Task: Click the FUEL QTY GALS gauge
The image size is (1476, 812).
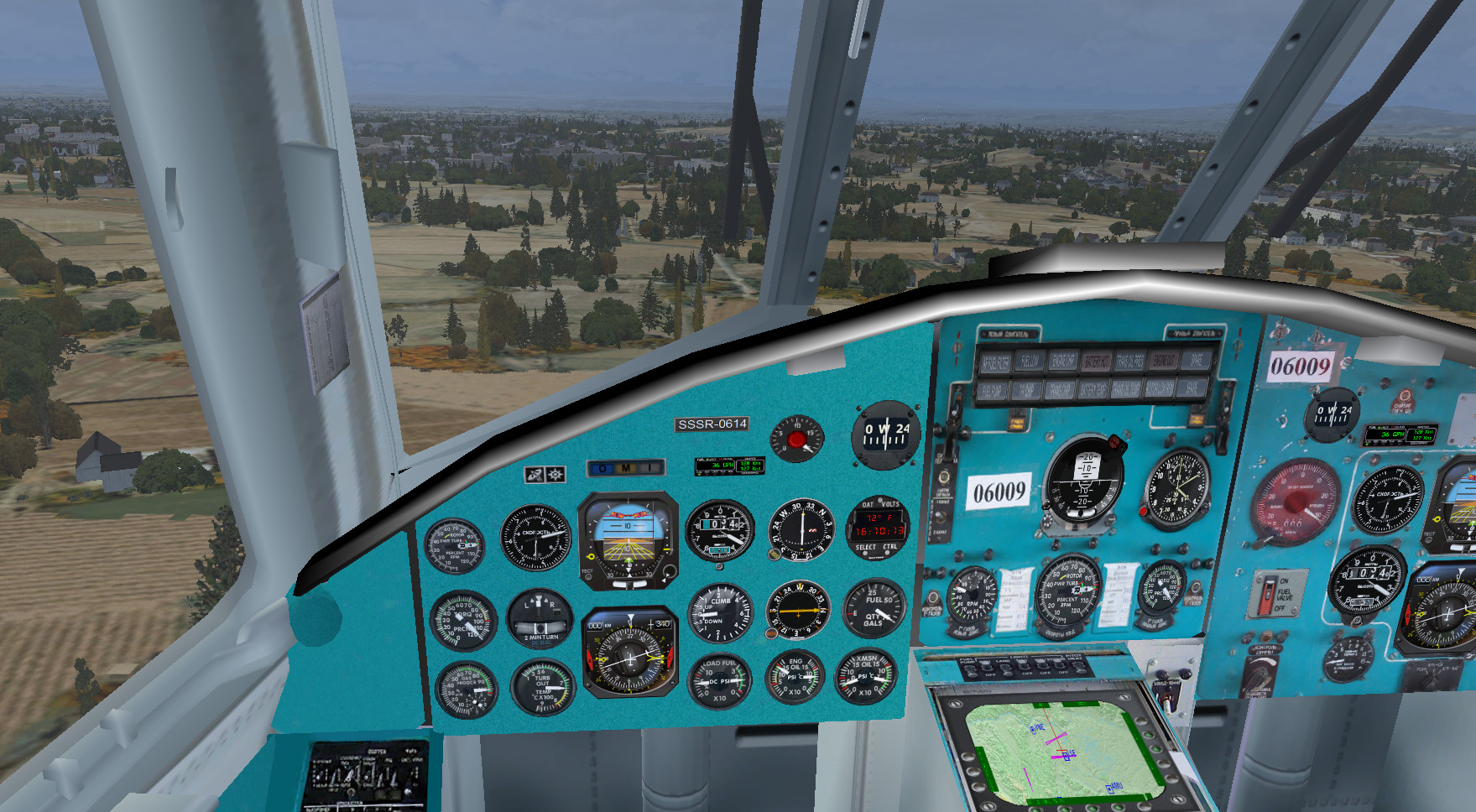Action: click(874, 610)
